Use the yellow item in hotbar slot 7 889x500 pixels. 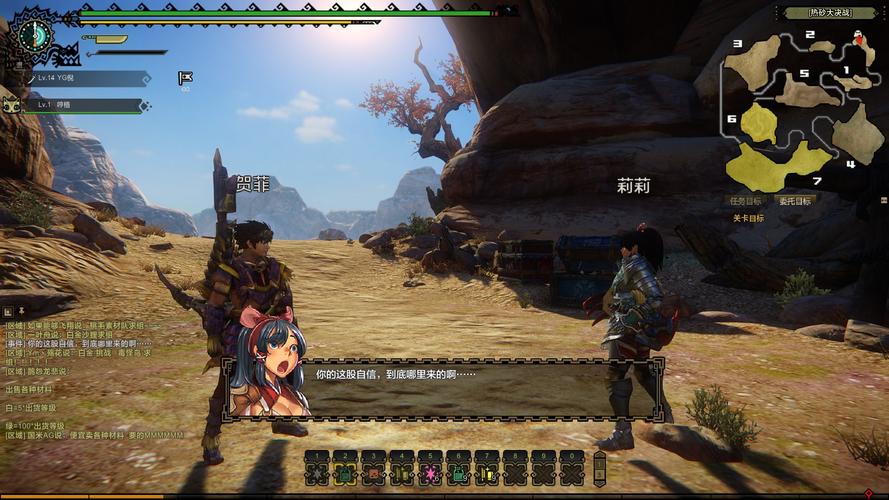(487, 470)
